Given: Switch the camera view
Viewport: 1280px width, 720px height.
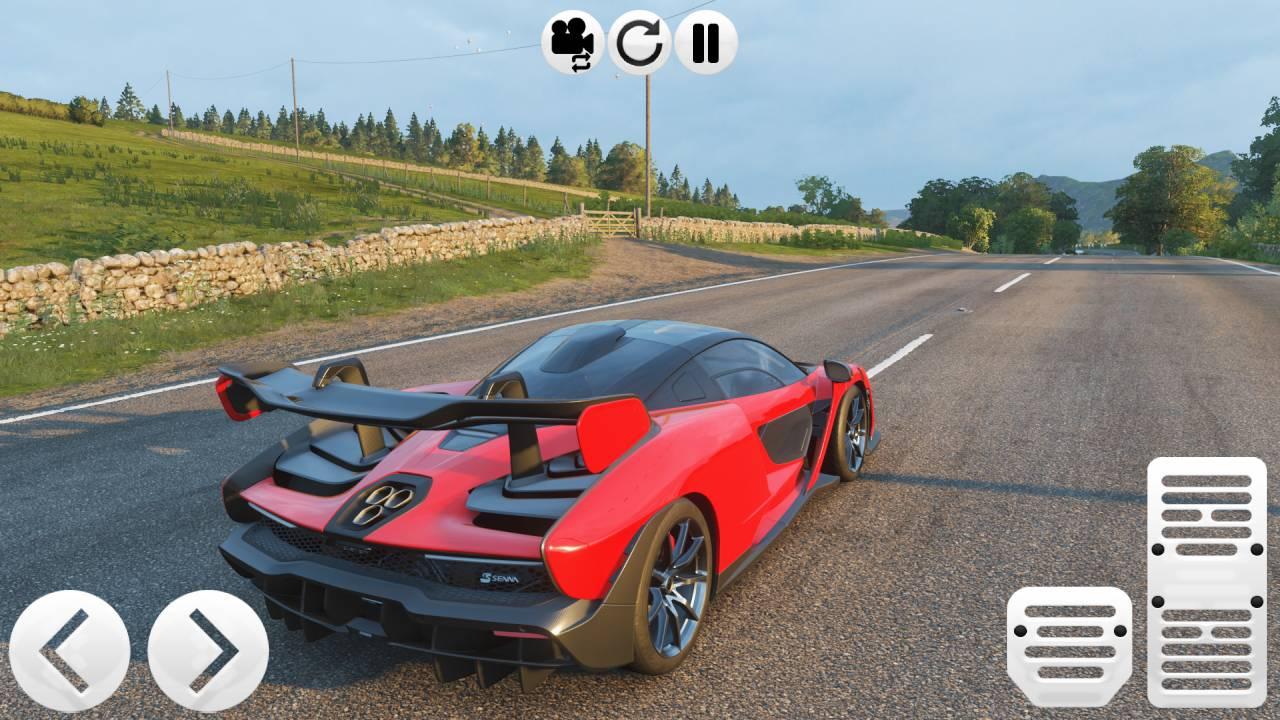Looking at the screenshot, I should [573, 42].
